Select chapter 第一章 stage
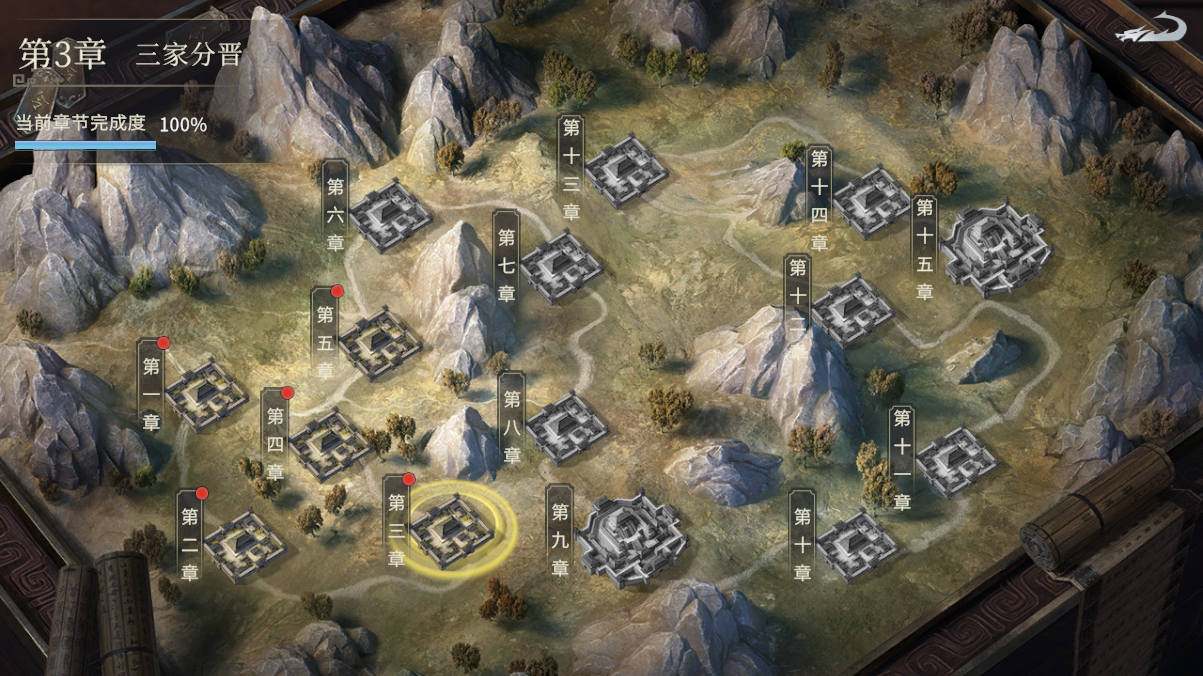This screenshot has width=1203, height=676. pyautogui.click(x=206, y=395)
